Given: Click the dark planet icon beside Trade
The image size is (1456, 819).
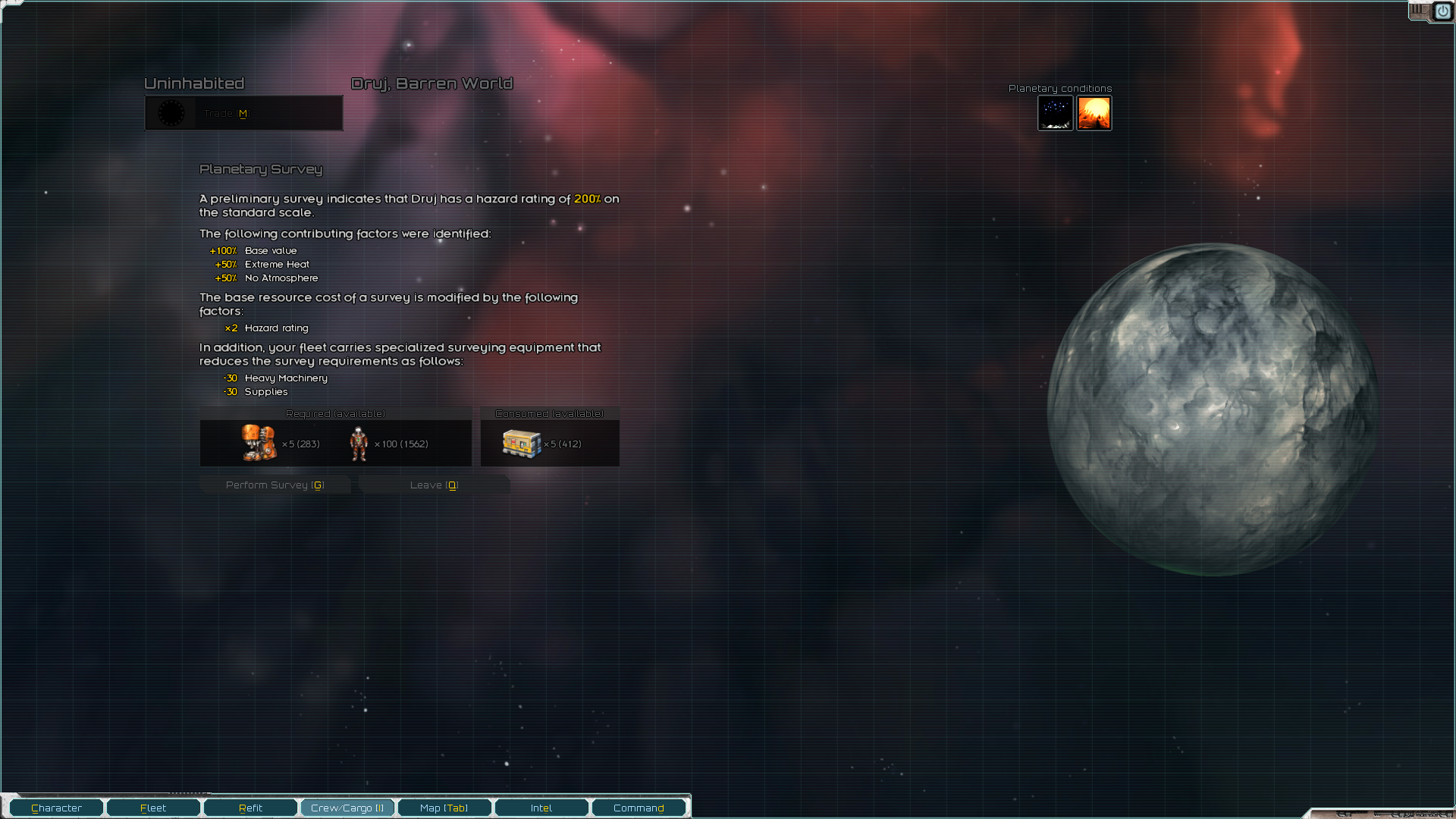Looking at the screenshot, I should click(x=171, y=113).
